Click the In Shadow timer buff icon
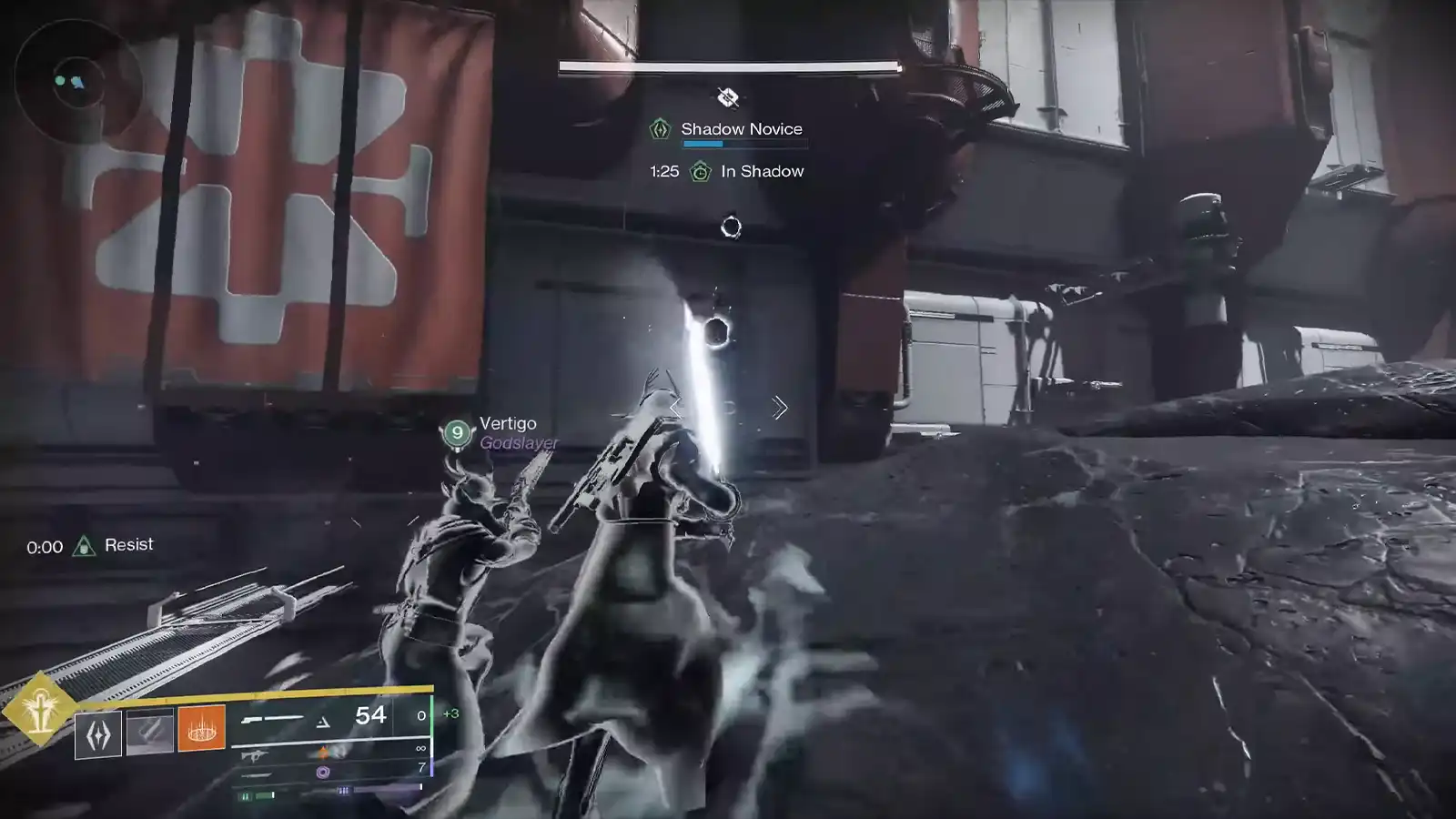1456x819 pixels. pyautogui.click(x=700, y=172)
